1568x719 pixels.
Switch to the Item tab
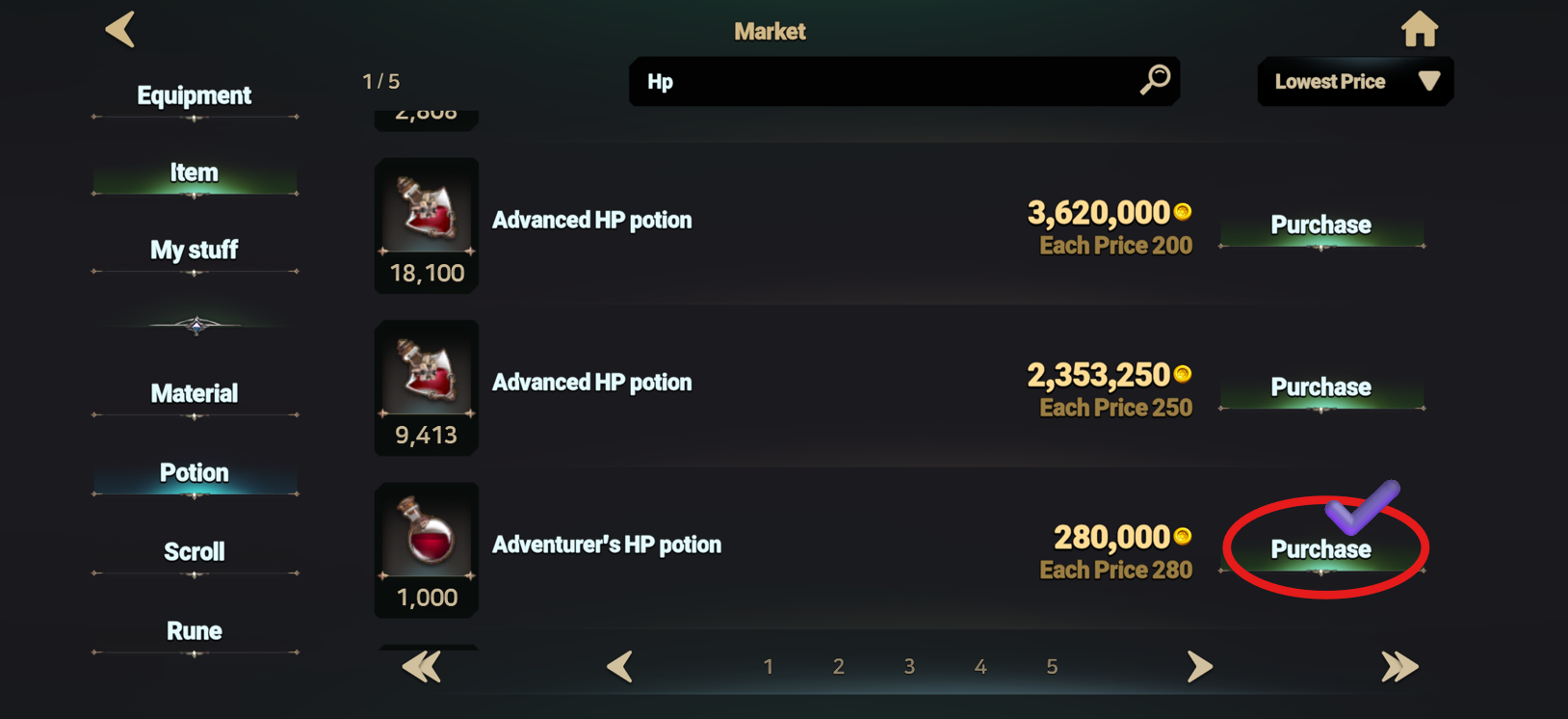coord(194,173)
